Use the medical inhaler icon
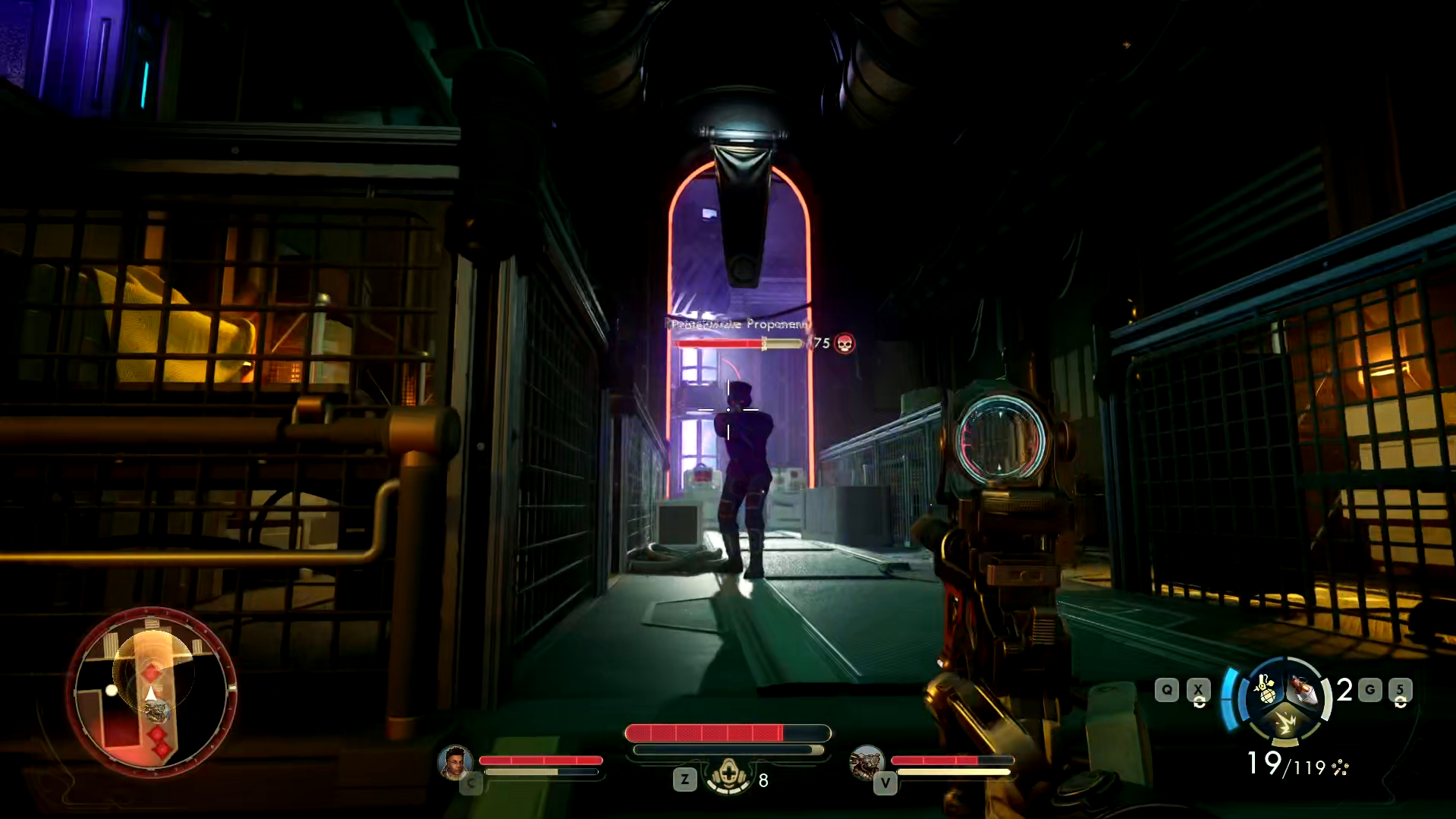Image resolution: width=1456 pixels, height=819 pixels. [728, 775]
